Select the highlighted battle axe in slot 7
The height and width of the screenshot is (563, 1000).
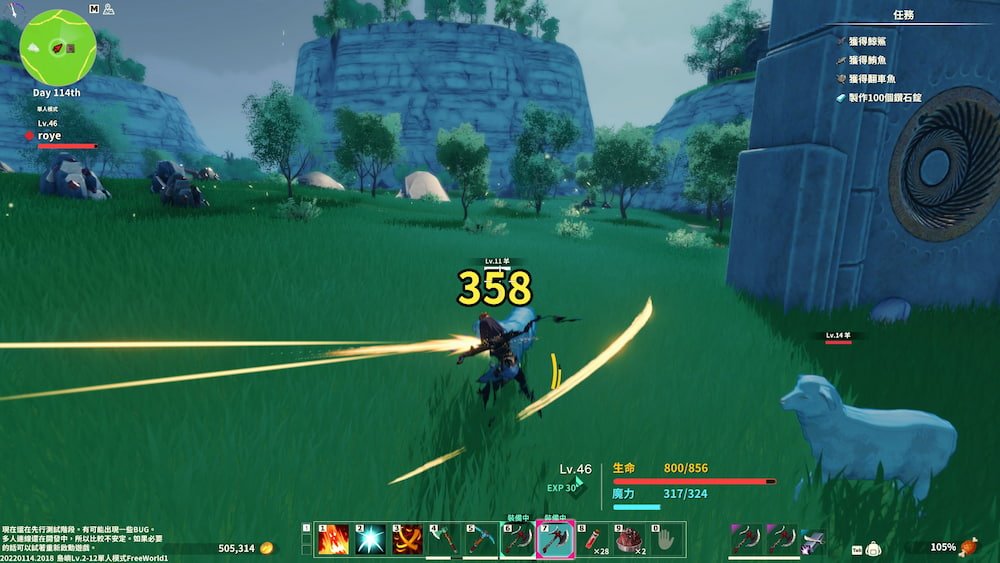(555, 540)
